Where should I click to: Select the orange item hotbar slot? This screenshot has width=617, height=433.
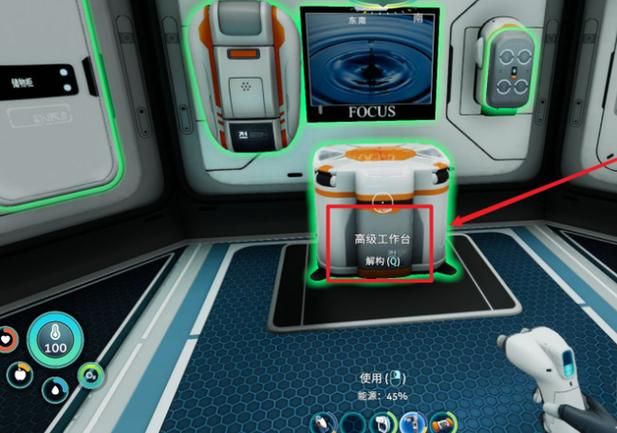[439, 426]
